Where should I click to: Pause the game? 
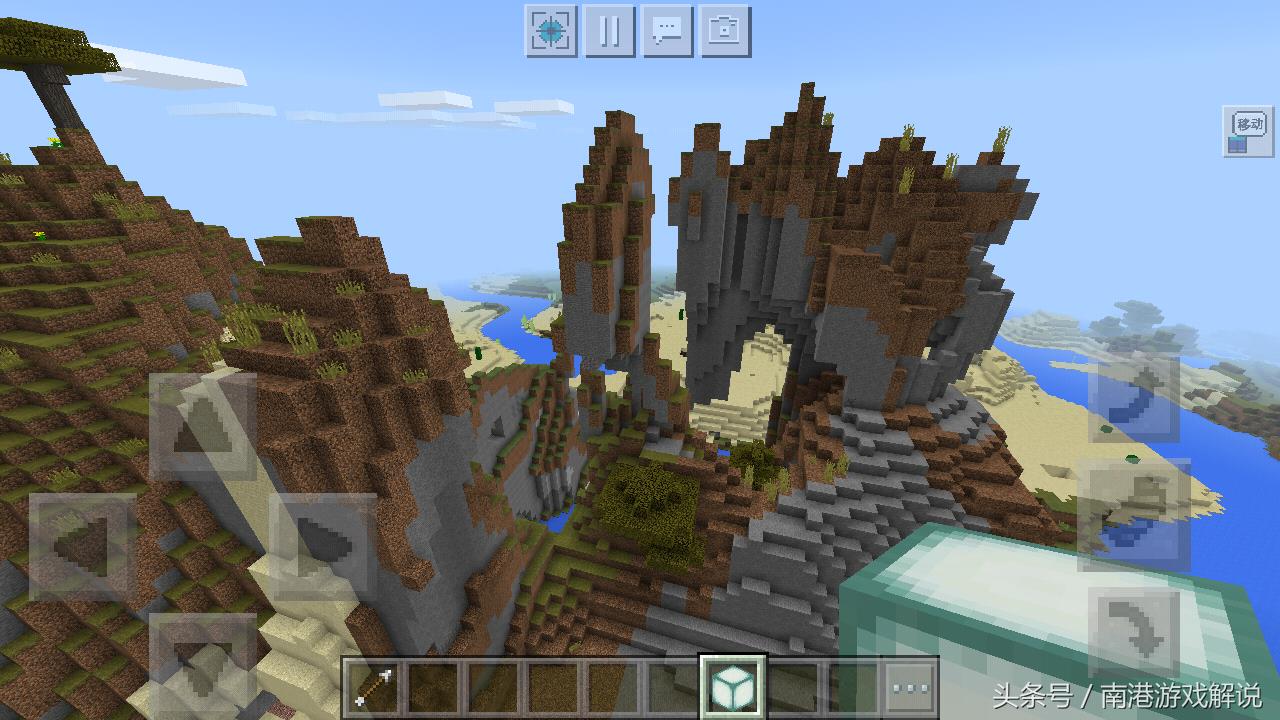pyautogui.click(x=609, y=31)
